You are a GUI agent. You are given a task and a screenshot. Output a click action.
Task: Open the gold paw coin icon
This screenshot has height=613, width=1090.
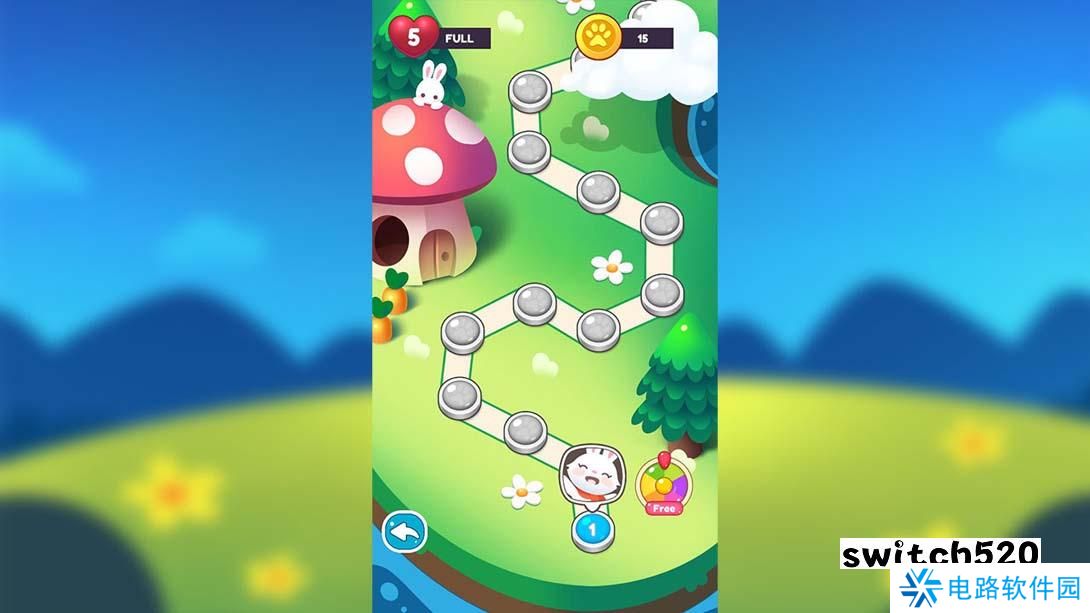pyautogui.click(x=597, y=38)
